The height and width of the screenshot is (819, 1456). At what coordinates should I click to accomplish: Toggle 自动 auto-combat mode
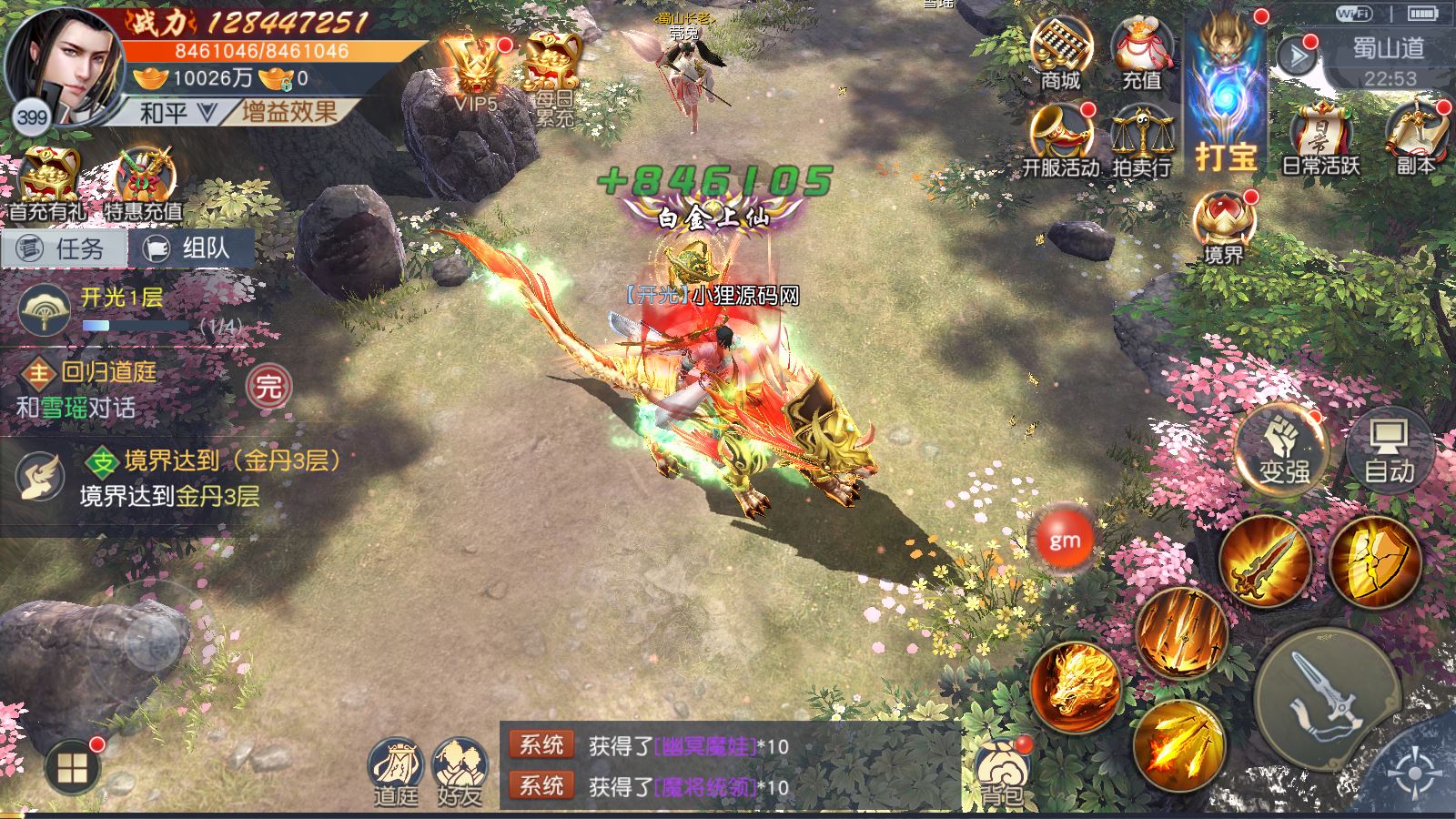coord(1389,450)
